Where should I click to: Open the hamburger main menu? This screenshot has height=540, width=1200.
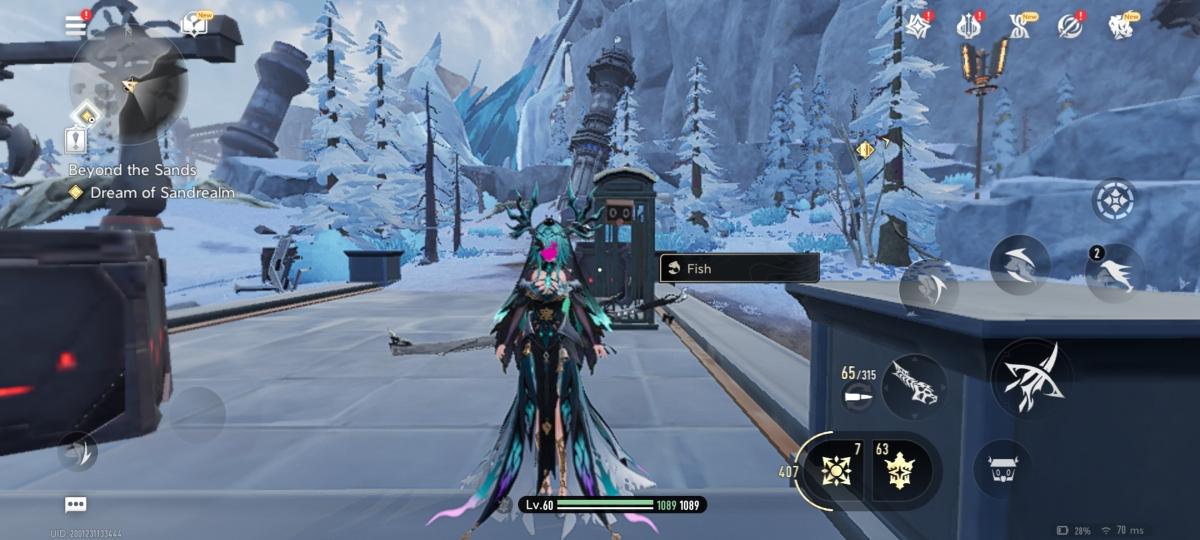click(x=76, y=26)
